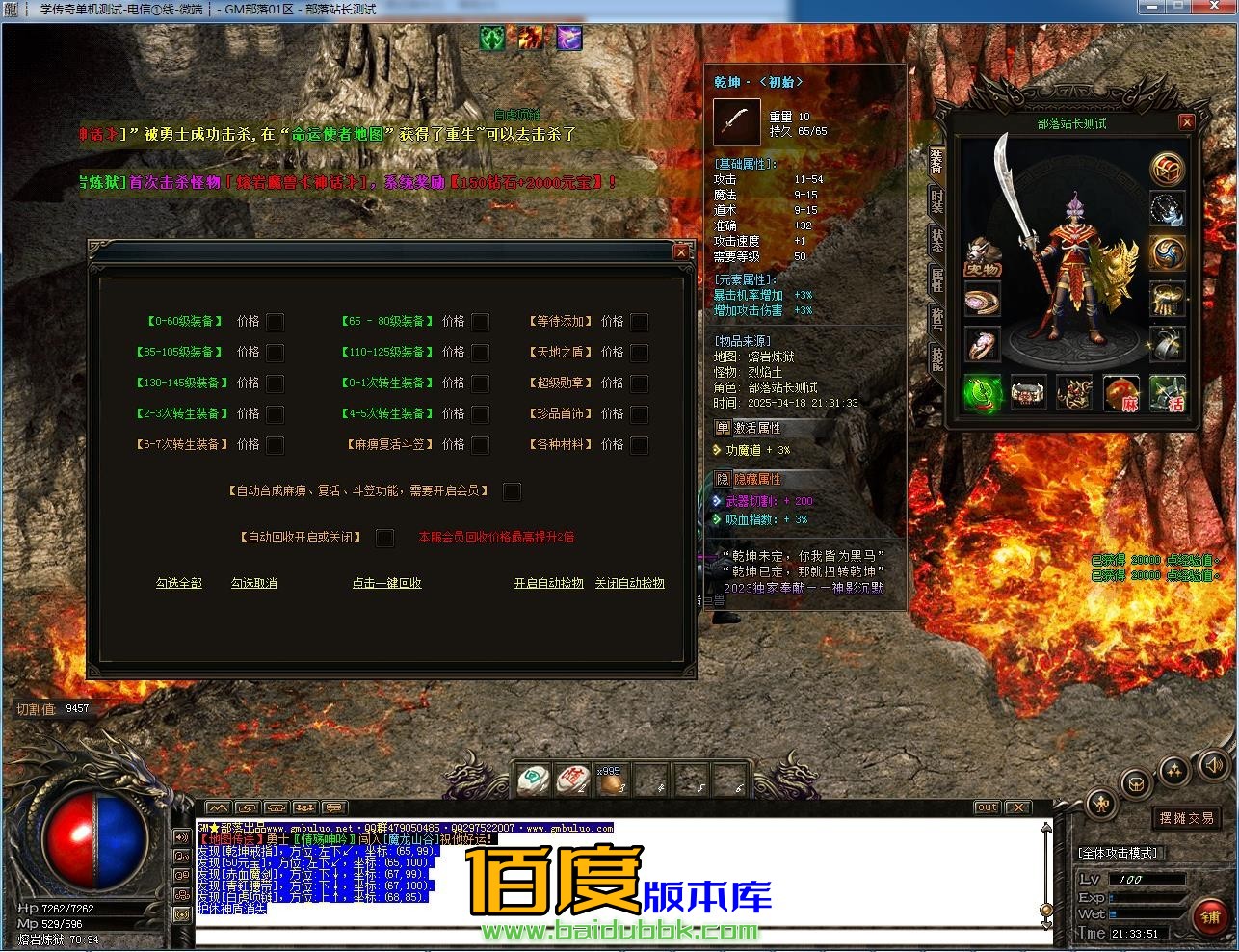This screenshot has width=1239, height=952.
Task: Click the x995 item stack in the inventory bar
Action: (614, 776)
